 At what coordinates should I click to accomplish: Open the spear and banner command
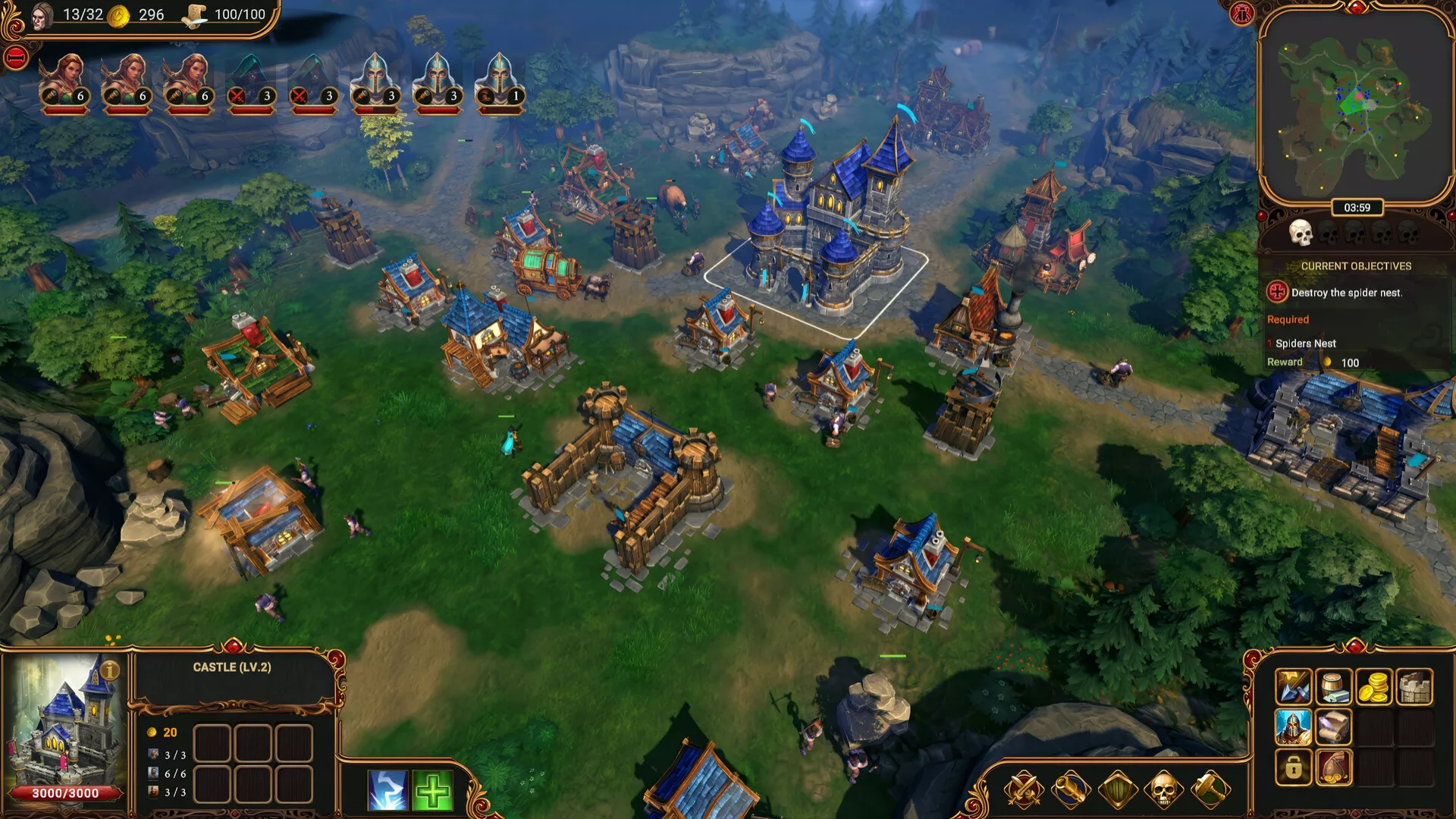click(1293, 687)
